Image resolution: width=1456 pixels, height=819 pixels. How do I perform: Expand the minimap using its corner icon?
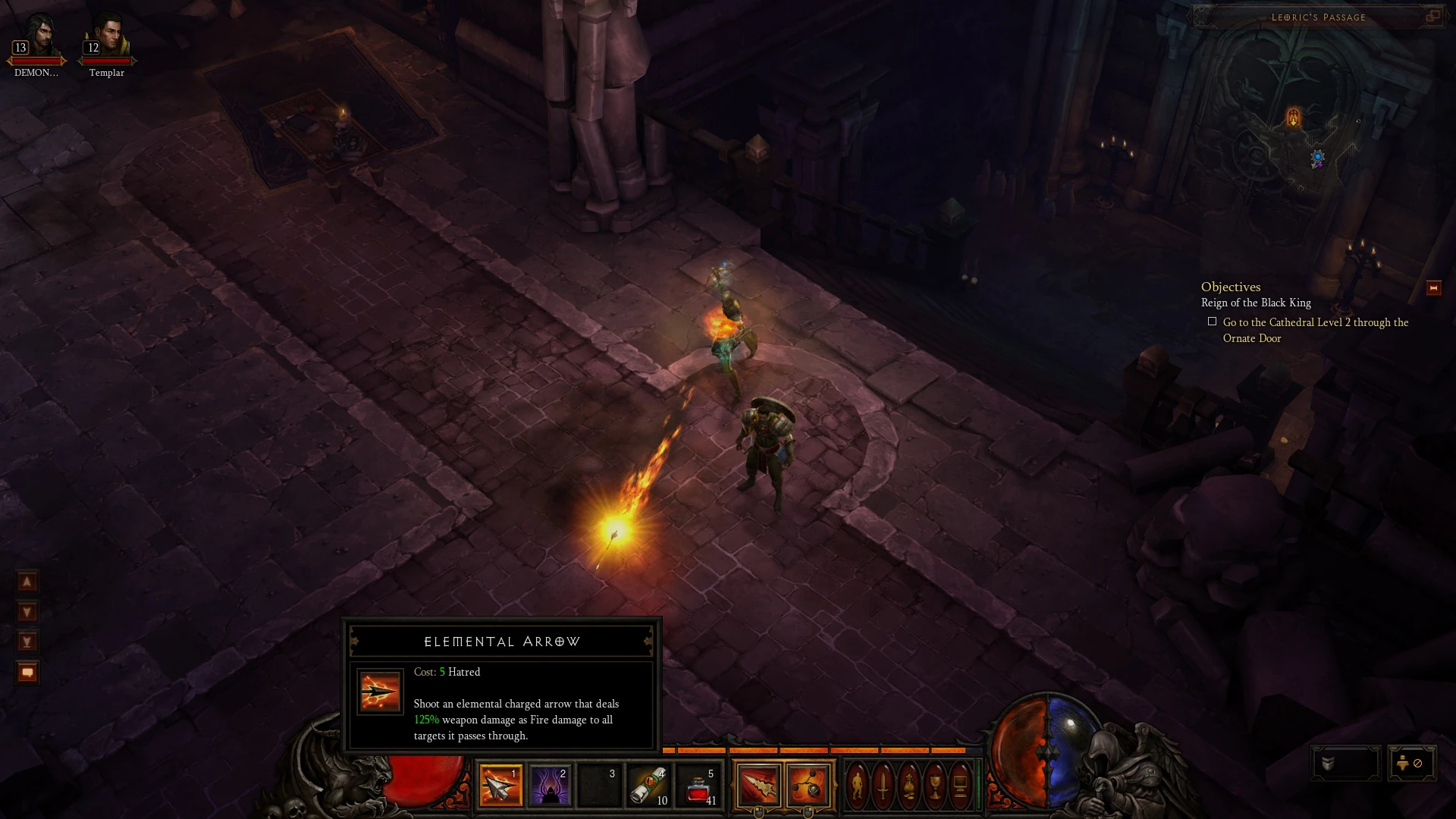point(1435,16)
